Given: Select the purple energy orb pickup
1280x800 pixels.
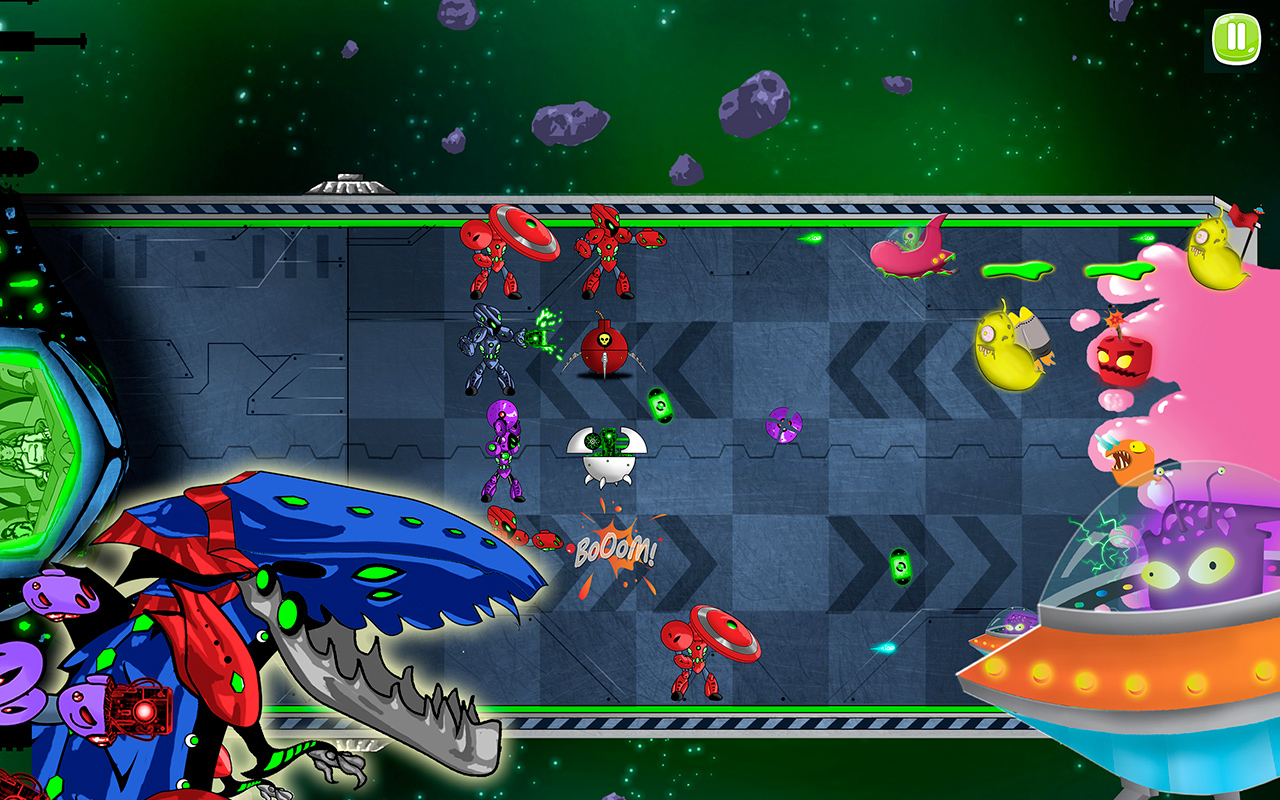Looking at the screenshot, I should pos(786,424).
